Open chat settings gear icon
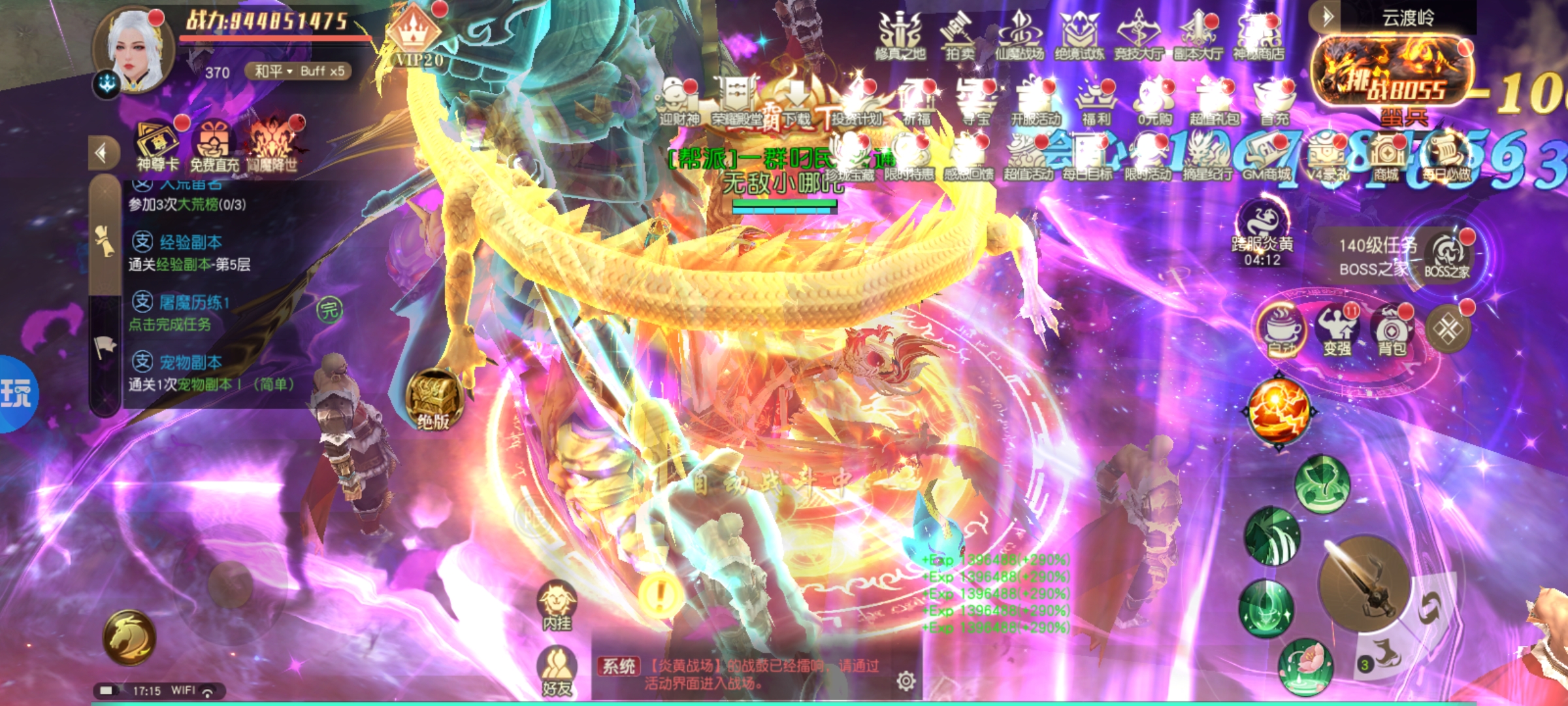Viewport: 1568px width, 706px height. [x=906, y=681]
